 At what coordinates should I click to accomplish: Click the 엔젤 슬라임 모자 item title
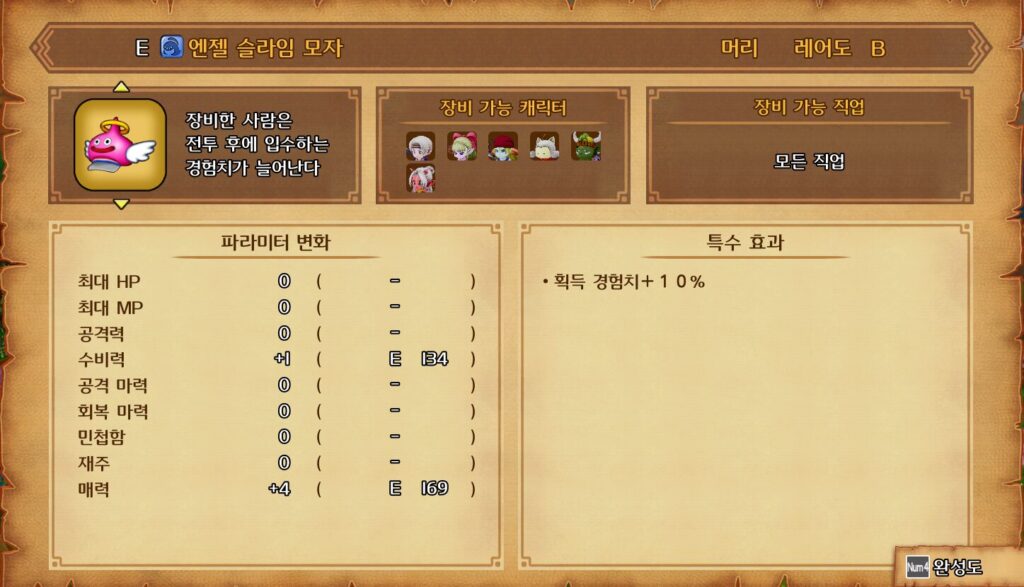265,48
